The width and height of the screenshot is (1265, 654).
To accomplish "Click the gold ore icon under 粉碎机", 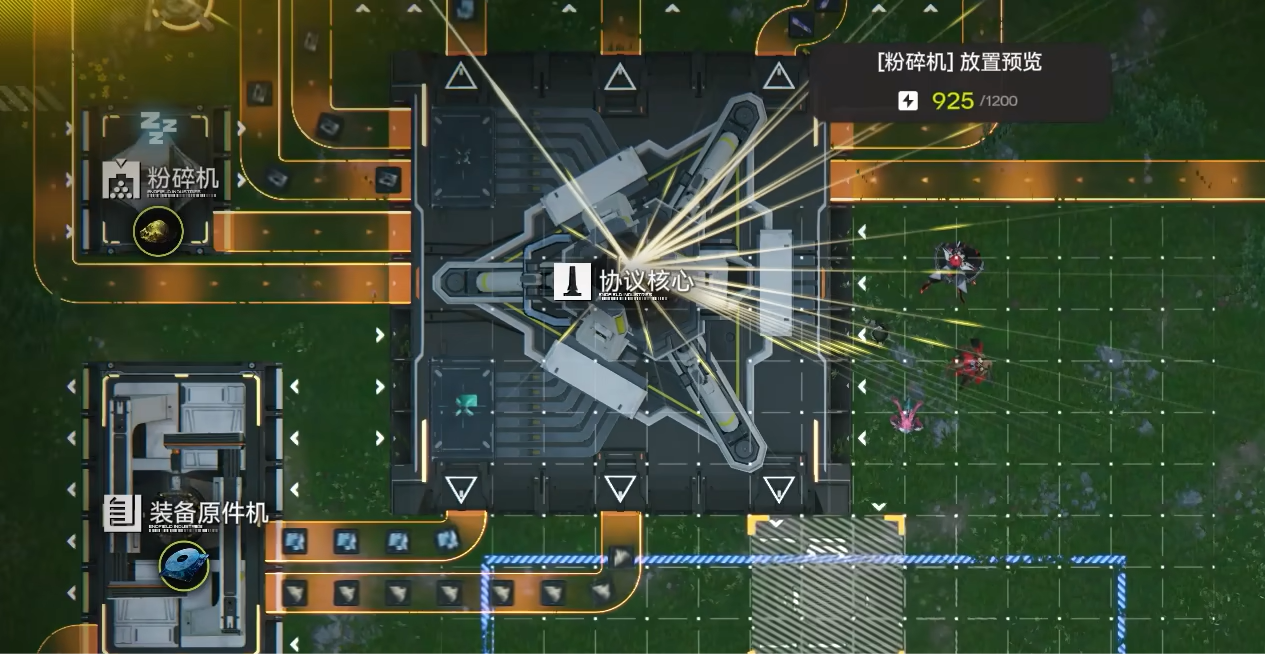I will (158, 231).
